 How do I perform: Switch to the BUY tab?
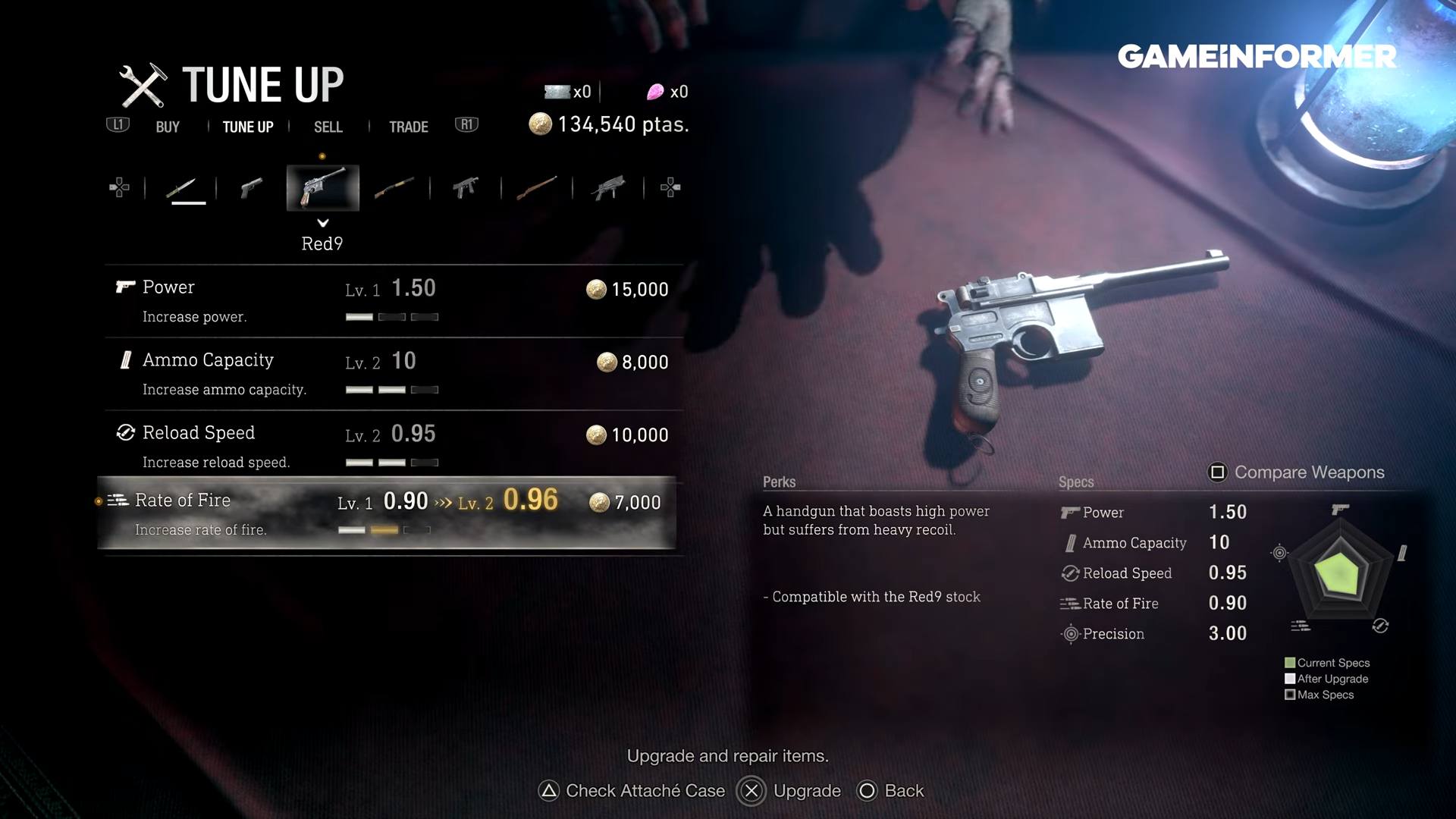[x=168, y=127]
